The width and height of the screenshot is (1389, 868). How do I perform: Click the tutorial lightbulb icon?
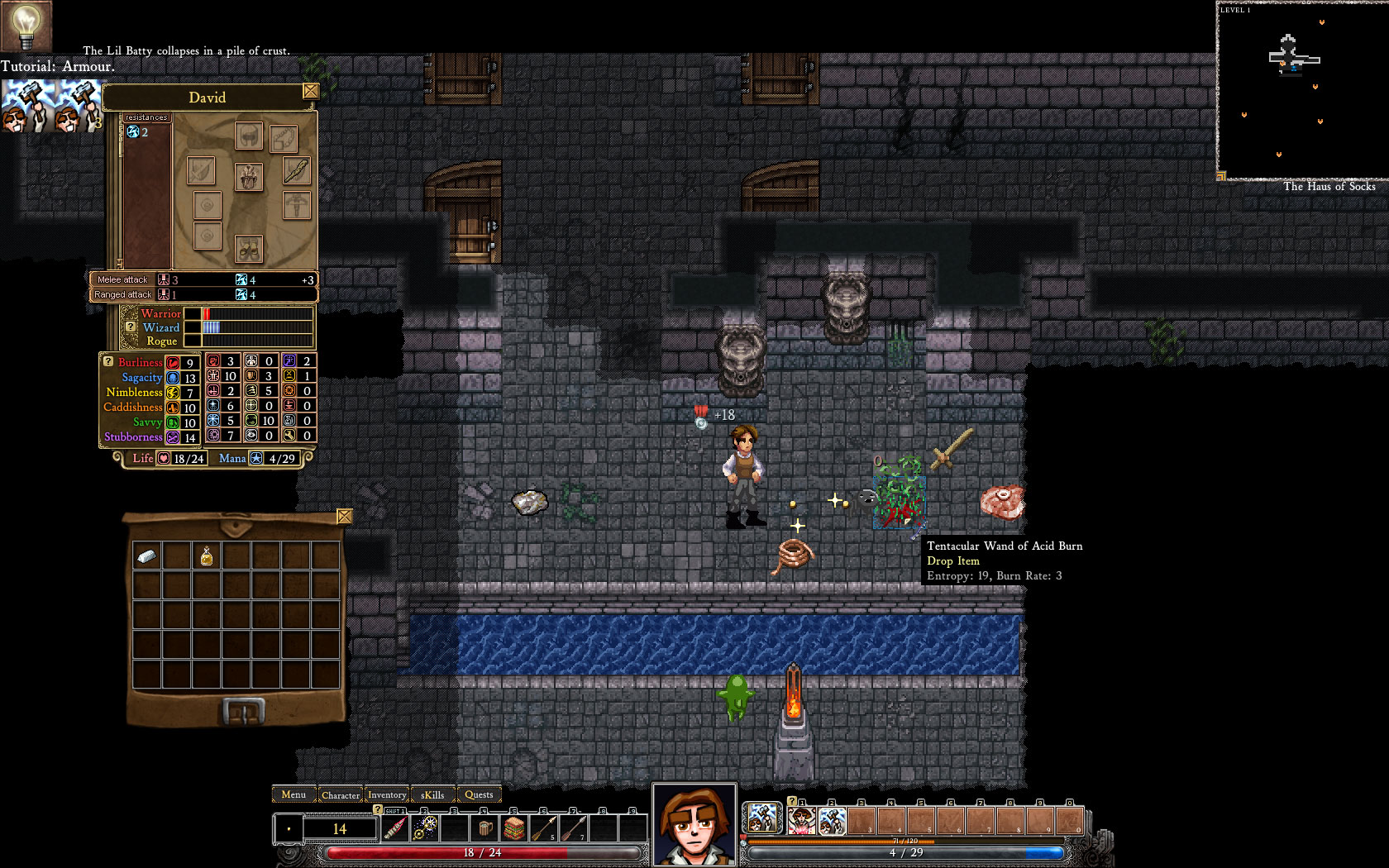[25, 25]
